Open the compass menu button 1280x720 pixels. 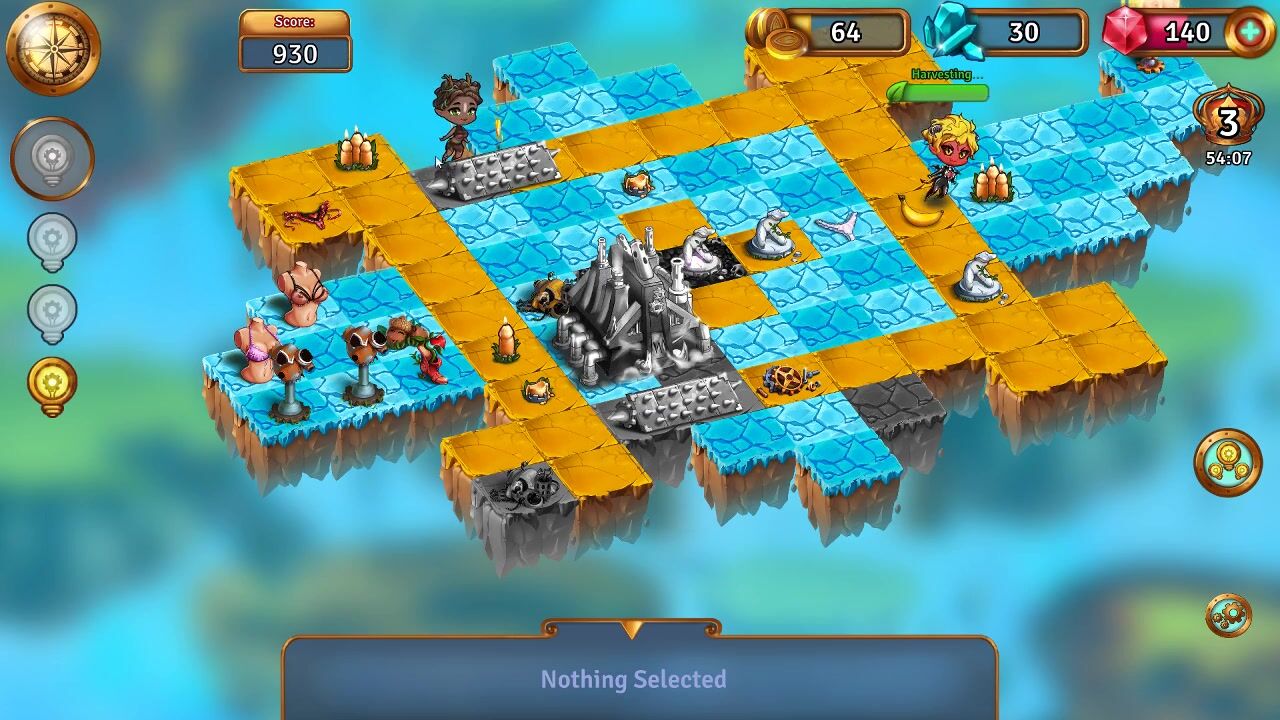tap(53, 48)
